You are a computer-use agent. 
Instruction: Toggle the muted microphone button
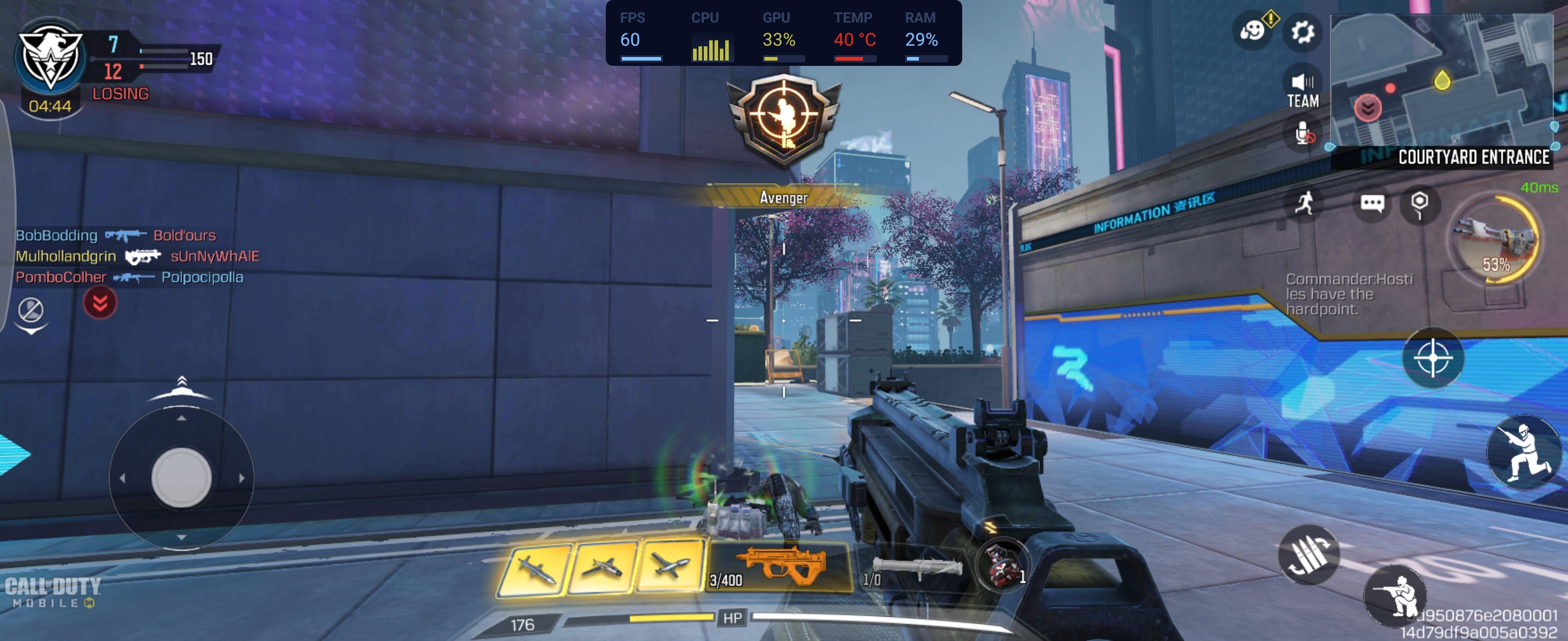(1302, 134)
